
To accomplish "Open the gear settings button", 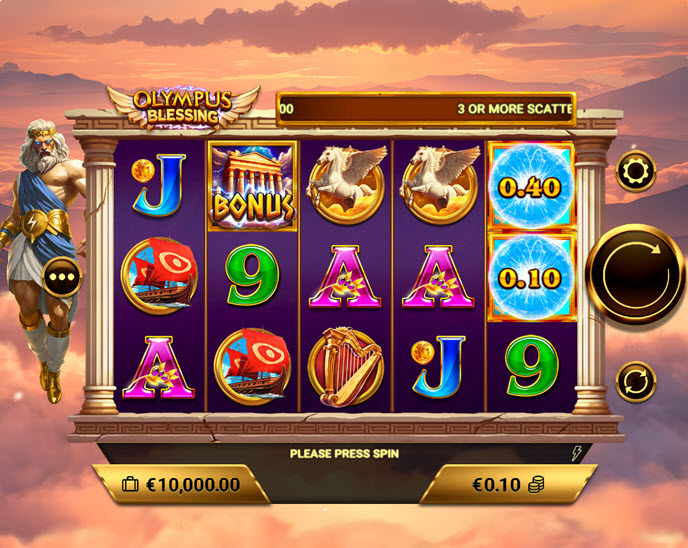I will [636, 173].
